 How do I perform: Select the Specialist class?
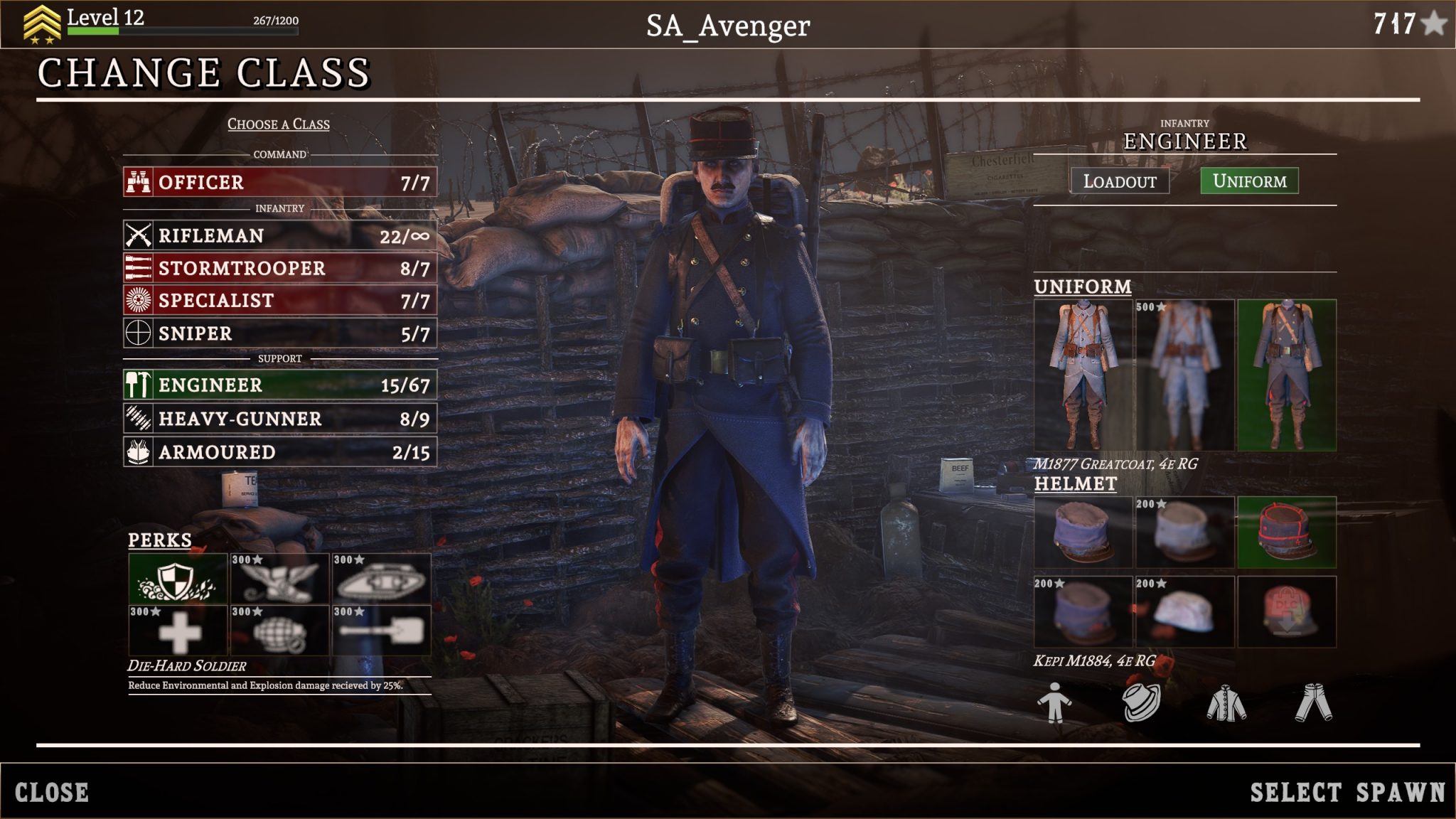[279, 300]
